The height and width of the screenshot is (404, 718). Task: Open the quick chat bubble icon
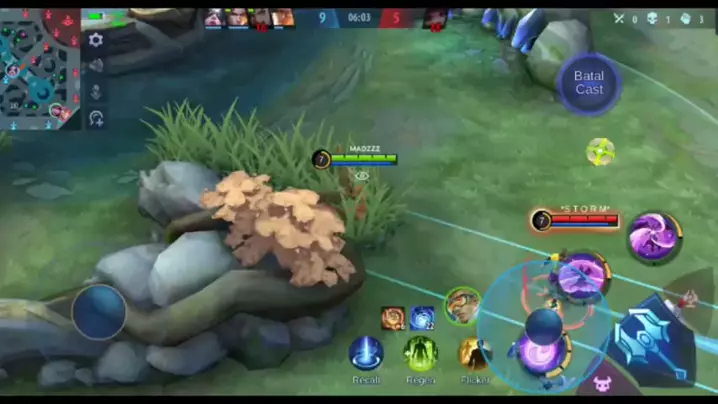pos(96,118)
